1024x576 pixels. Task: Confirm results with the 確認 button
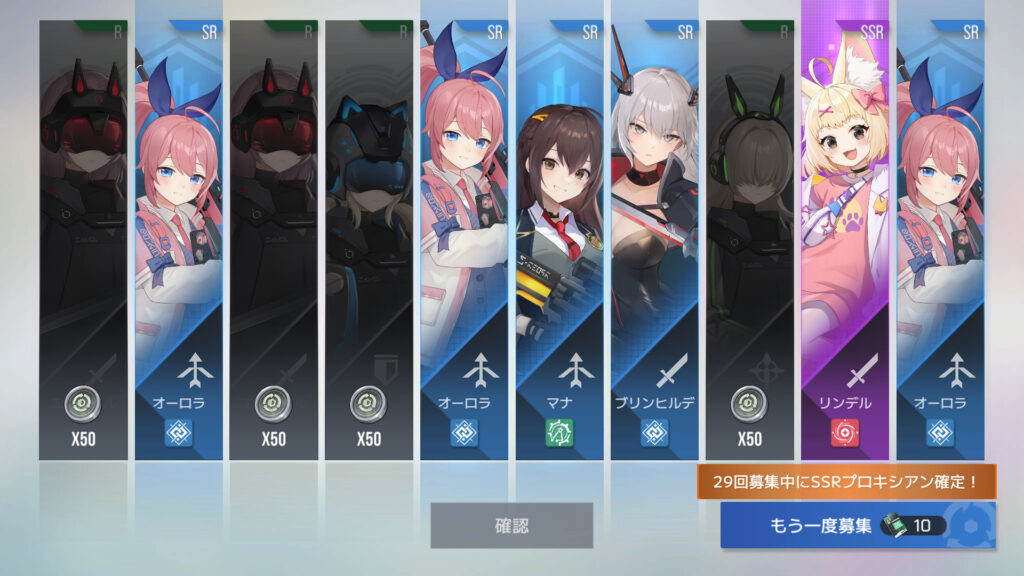[x=511, y=525]
